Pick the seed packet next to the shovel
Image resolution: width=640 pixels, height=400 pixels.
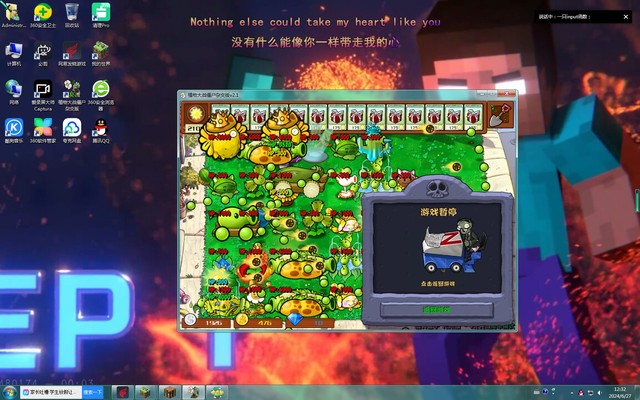(x=474, y=117)
